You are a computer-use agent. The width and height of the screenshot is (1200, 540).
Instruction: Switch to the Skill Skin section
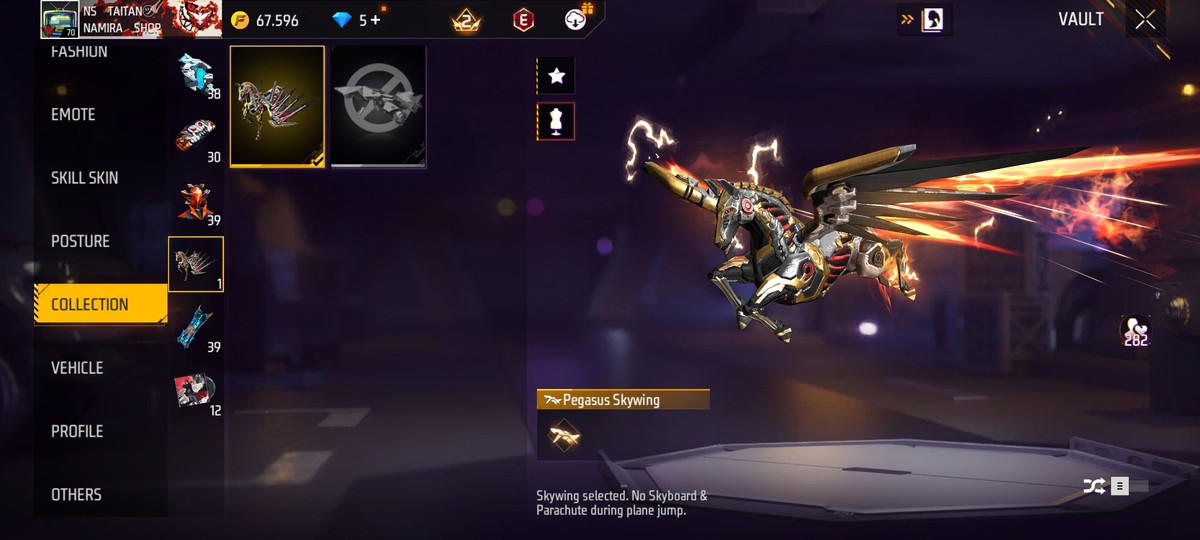pyautogui.click(x=85, y=178)
